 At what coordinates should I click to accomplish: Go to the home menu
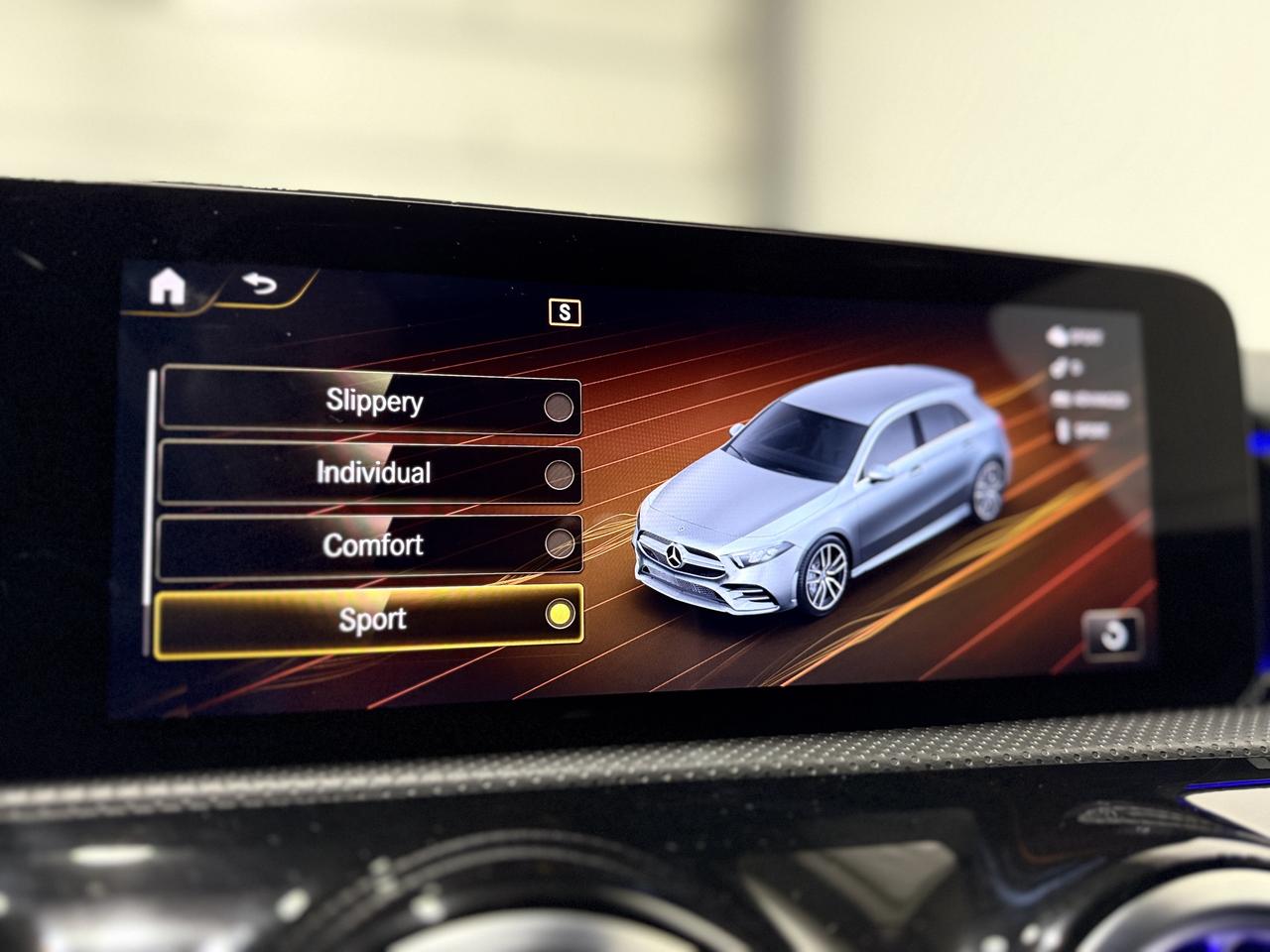pos(167,287)
